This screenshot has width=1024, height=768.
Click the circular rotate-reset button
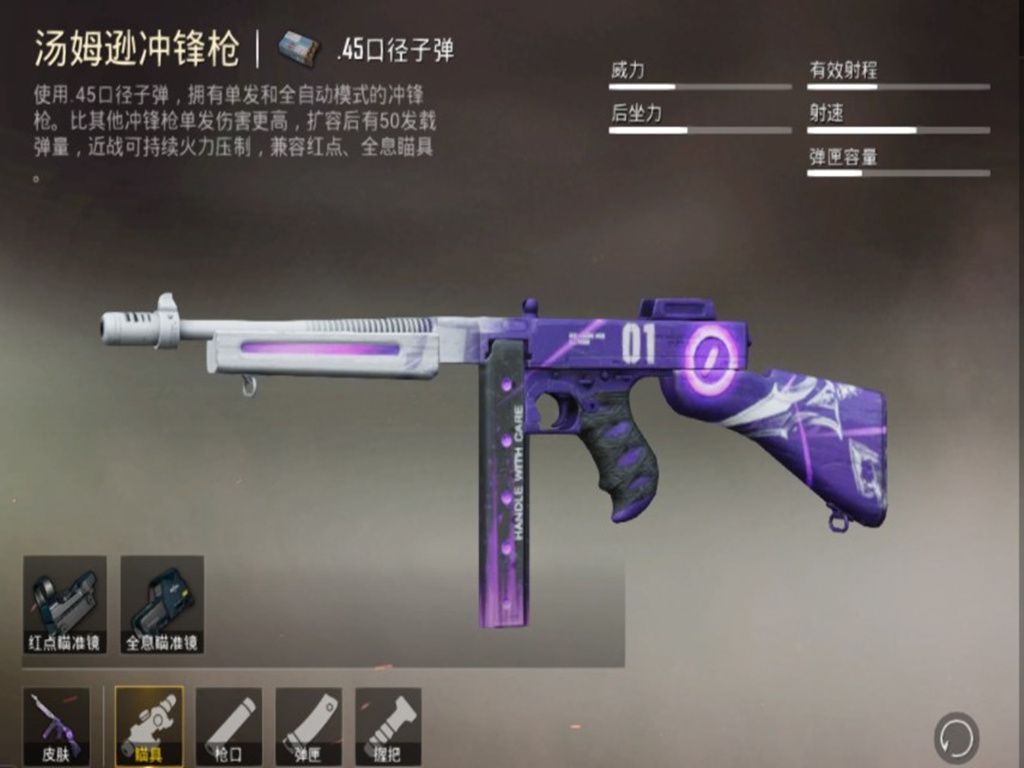point(956,738)
